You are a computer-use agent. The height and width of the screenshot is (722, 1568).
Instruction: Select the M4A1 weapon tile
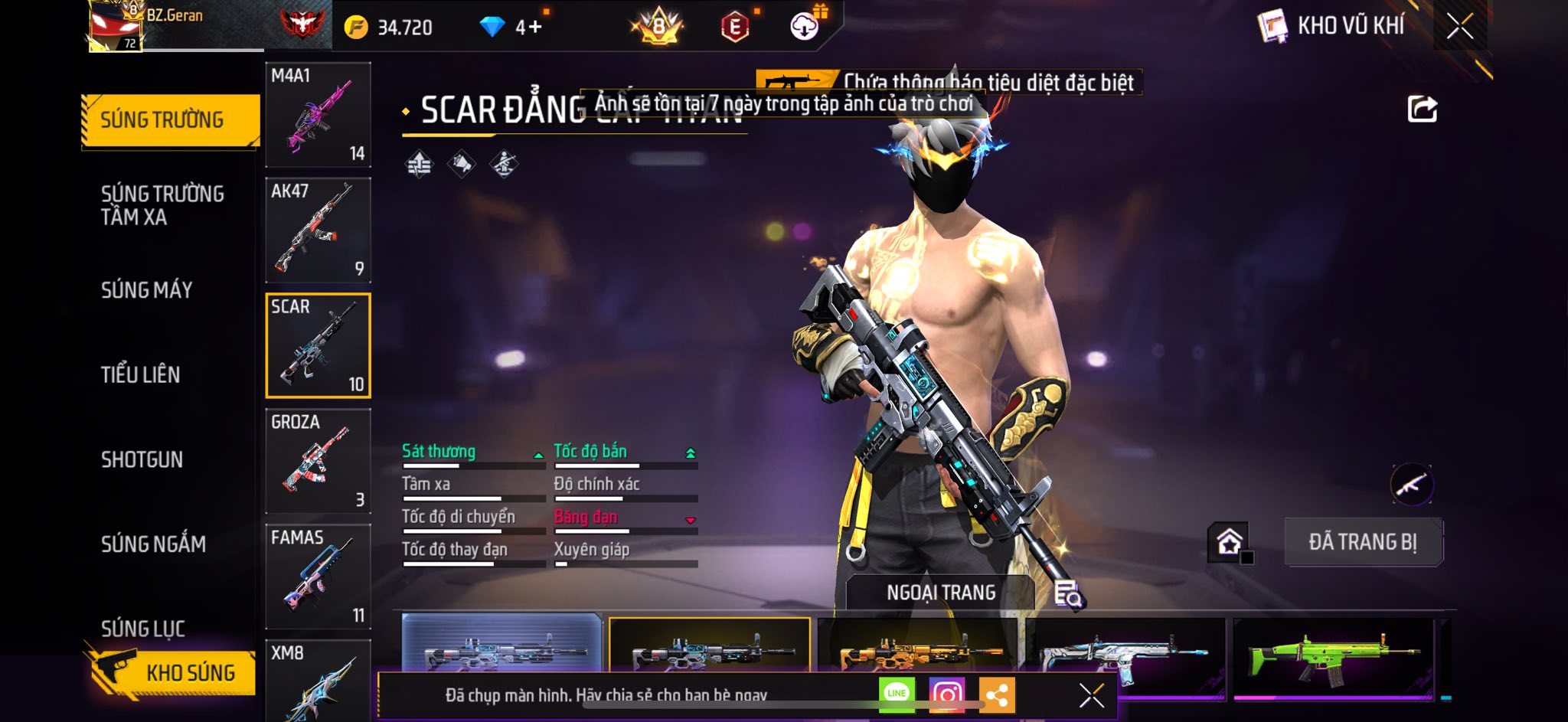[x=318, y=115]
